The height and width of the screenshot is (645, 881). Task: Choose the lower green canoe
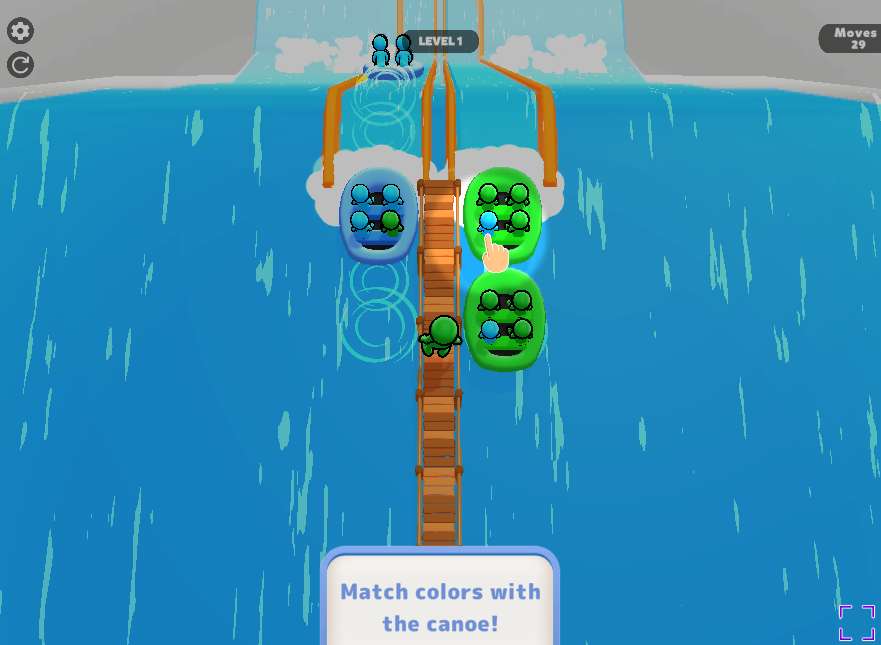click(x=505, y=318)
